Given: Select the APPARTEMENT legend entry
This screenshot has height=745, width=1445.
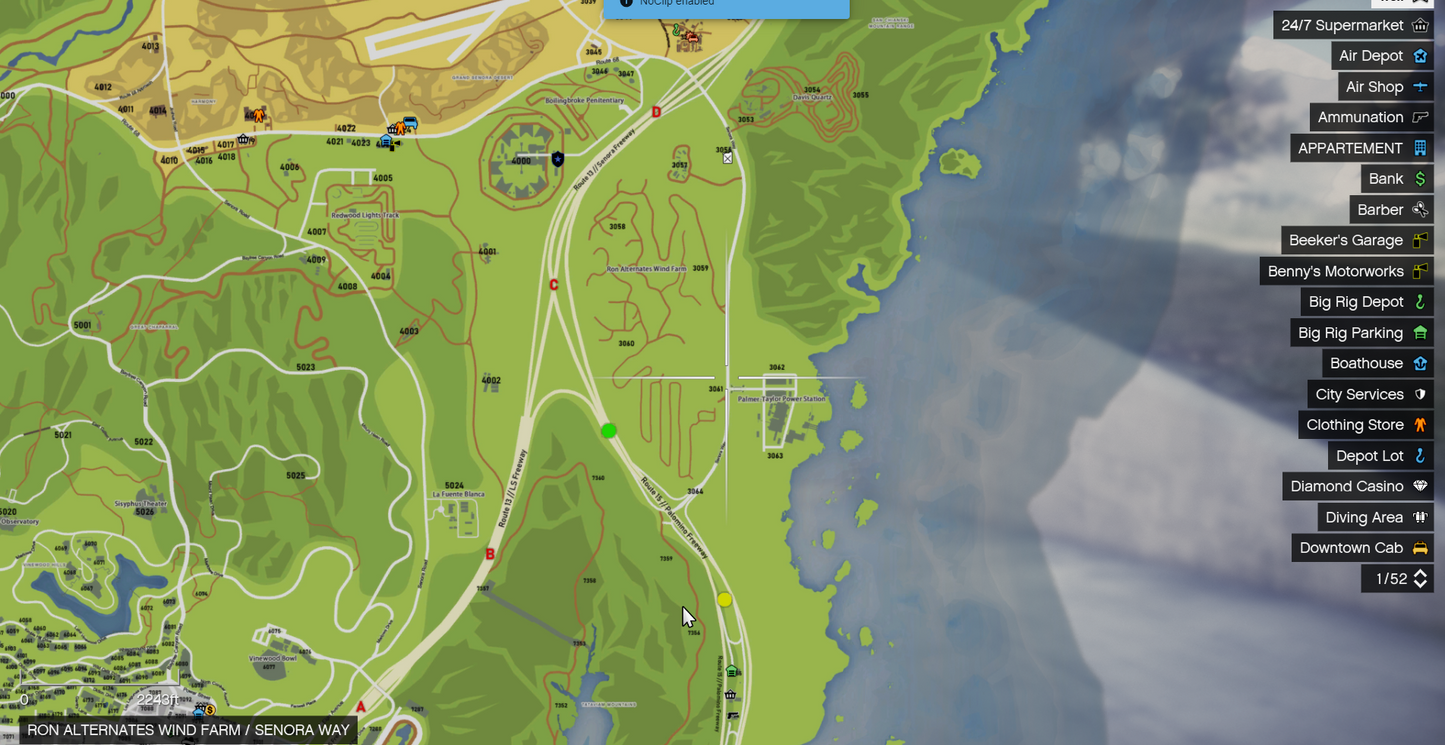Looking at the screenshot, I should pos(1362,148).
